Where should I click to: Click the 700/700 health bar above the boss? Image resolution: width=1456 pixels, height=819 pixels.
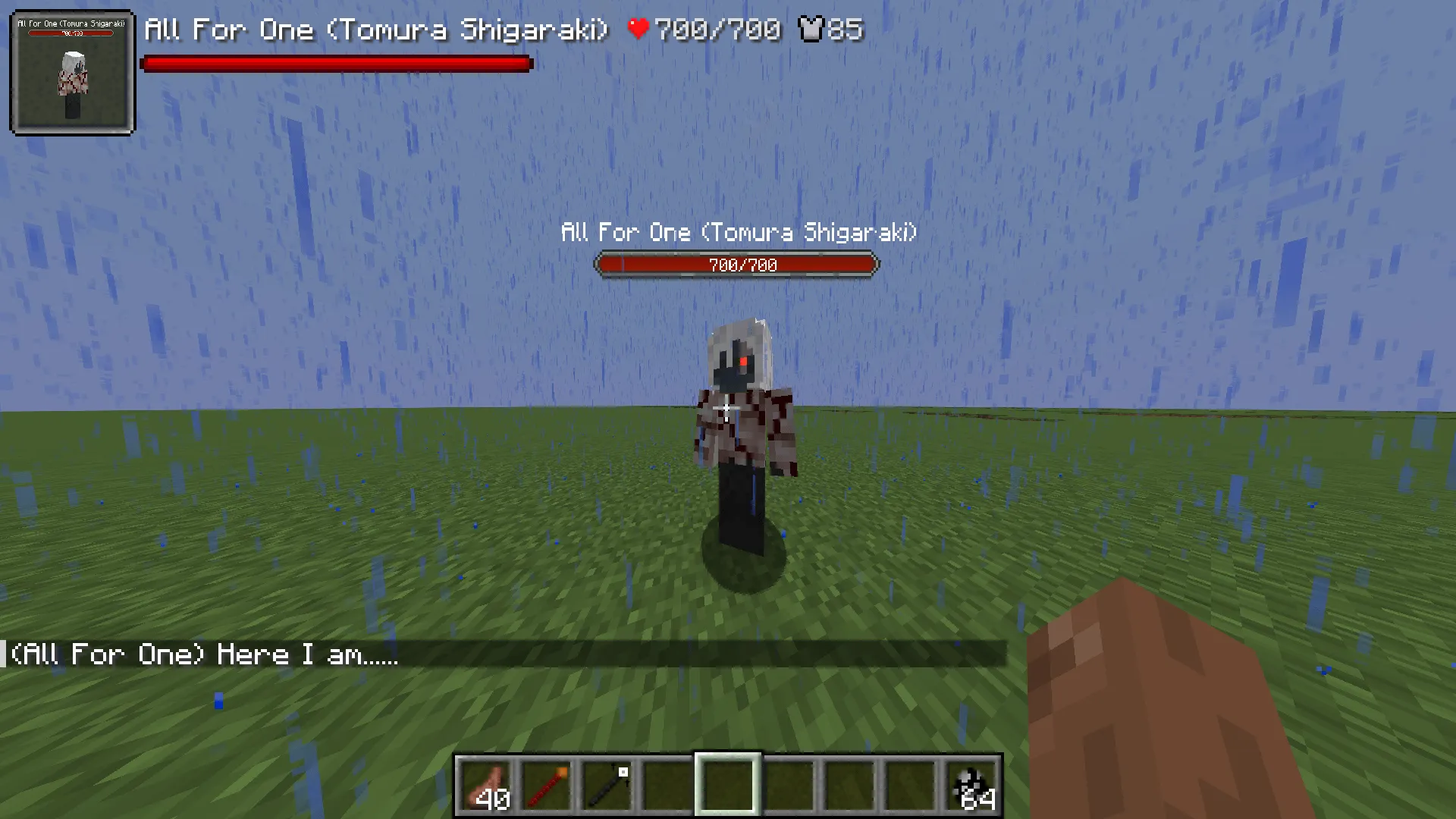[736, 265]
